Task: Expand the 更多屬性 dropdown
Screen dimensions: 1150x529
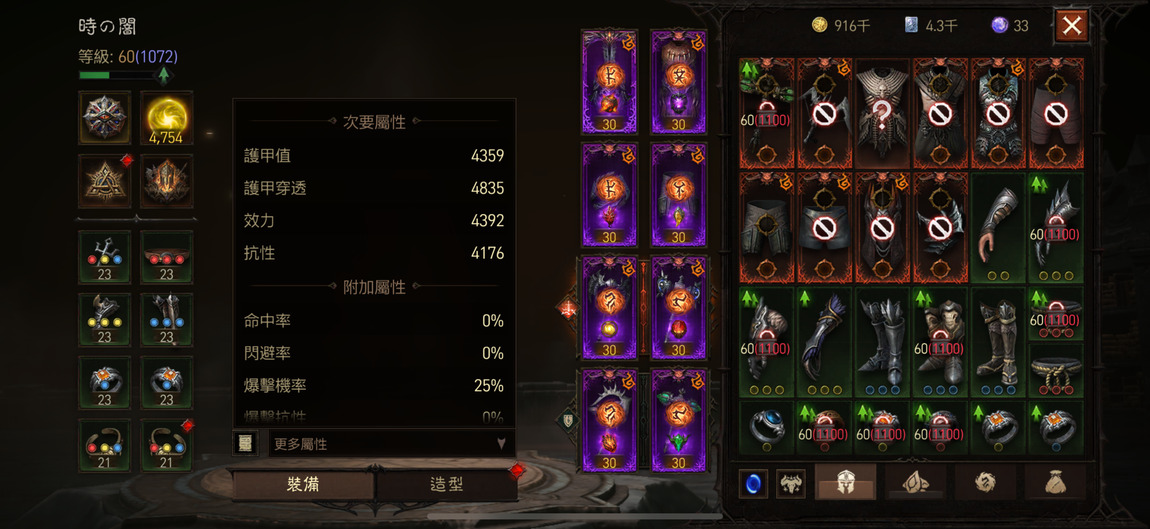Action: (390, 443)
